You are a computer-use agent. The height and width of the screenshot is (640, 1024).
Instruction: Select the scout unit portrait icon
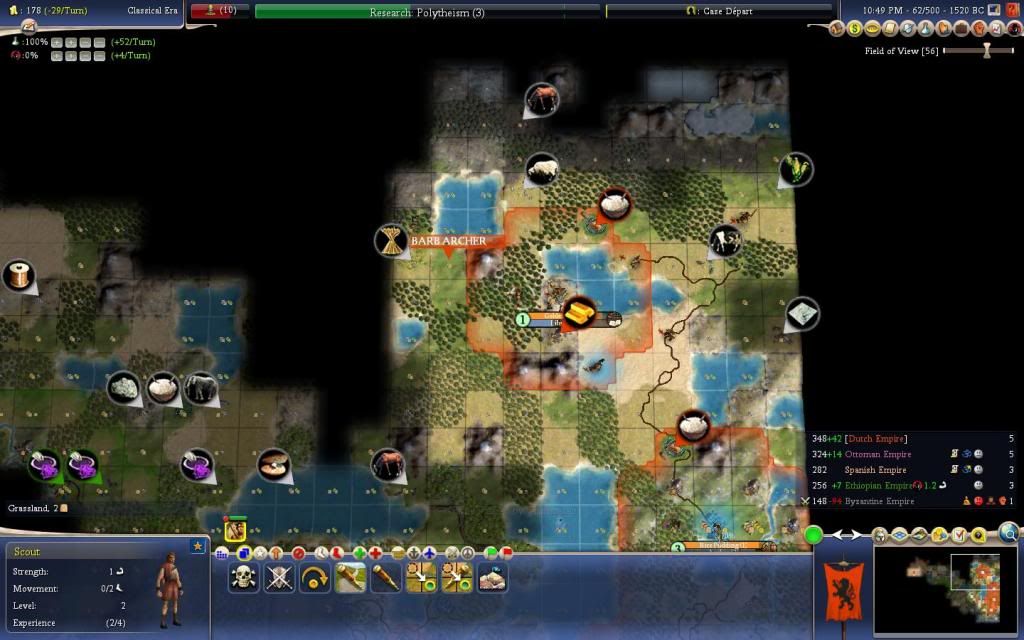(236, 530)
